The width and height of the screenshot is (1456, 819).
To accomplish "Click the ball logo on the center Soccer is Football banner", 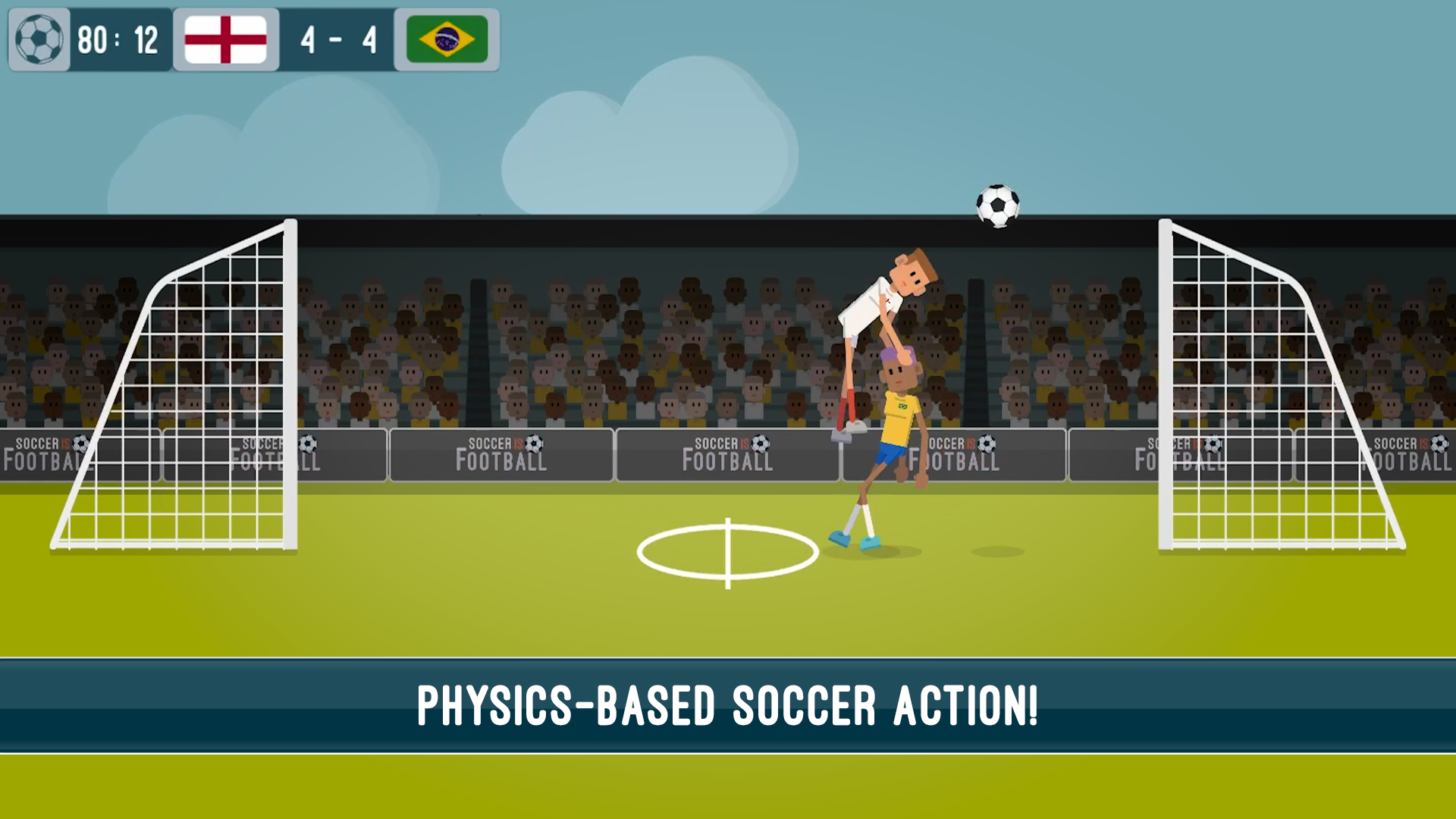I will [762, 444].
